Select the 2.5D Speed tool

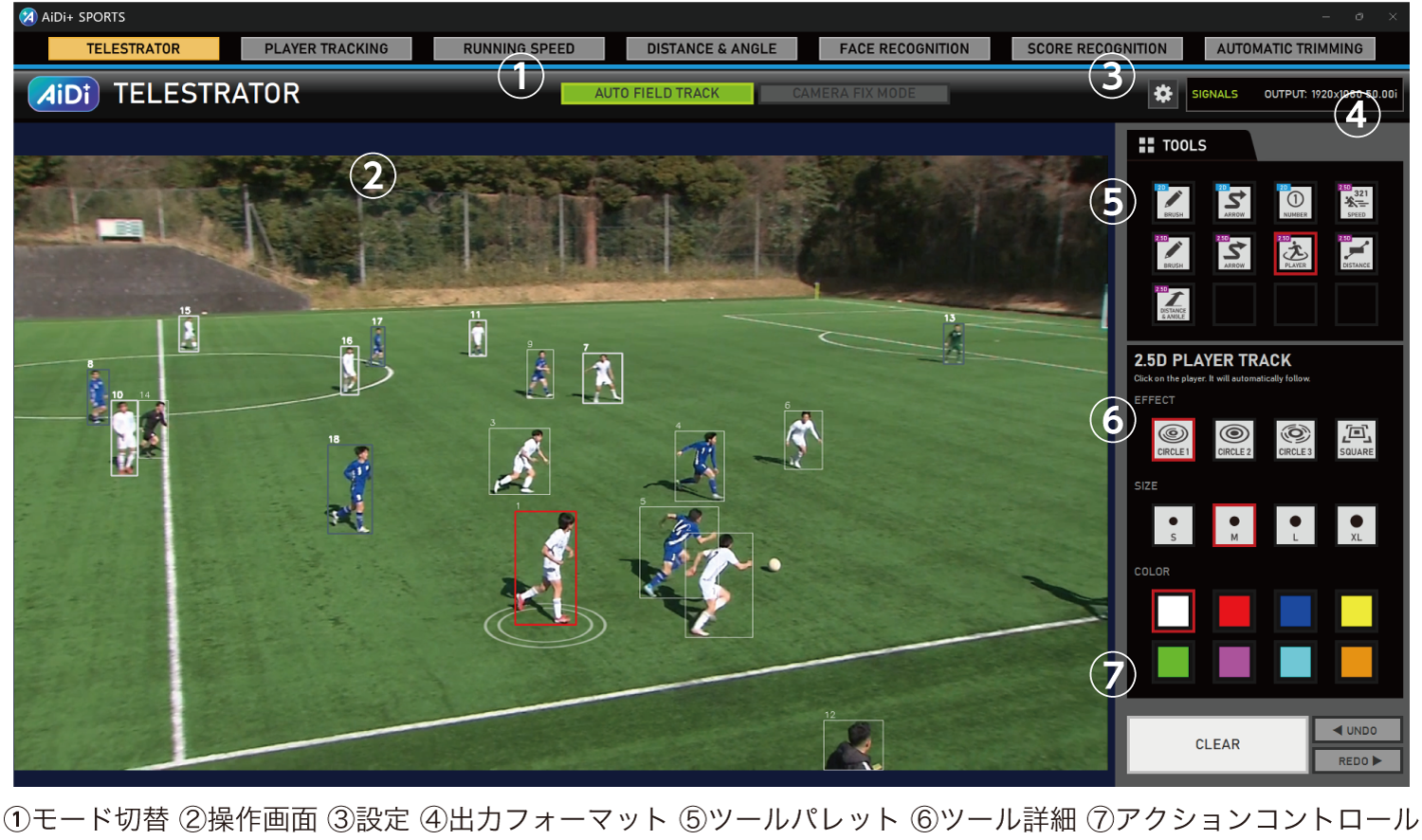pos(1356,202)
